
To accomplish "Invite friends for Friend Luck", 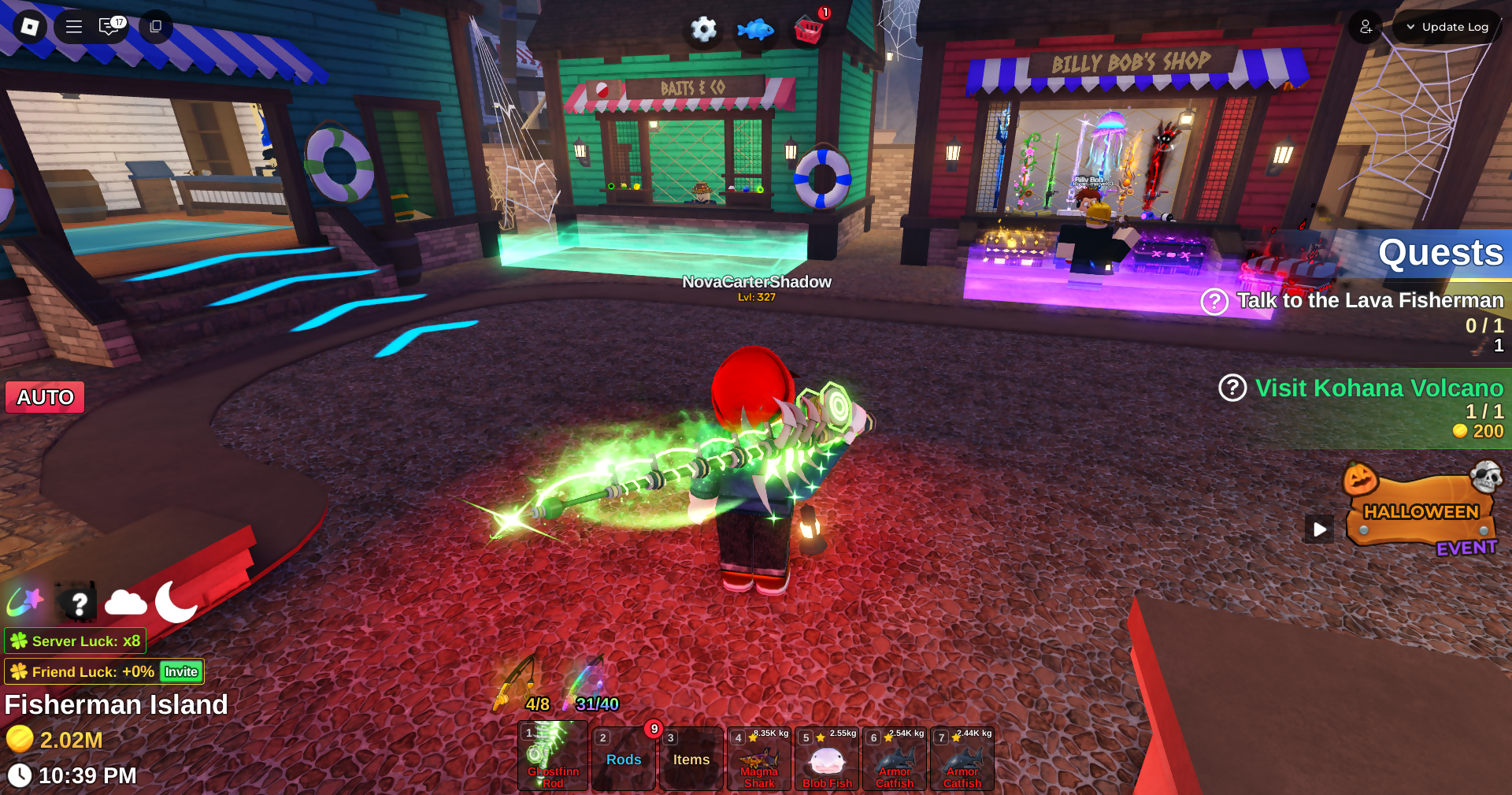I will [181, 671].
